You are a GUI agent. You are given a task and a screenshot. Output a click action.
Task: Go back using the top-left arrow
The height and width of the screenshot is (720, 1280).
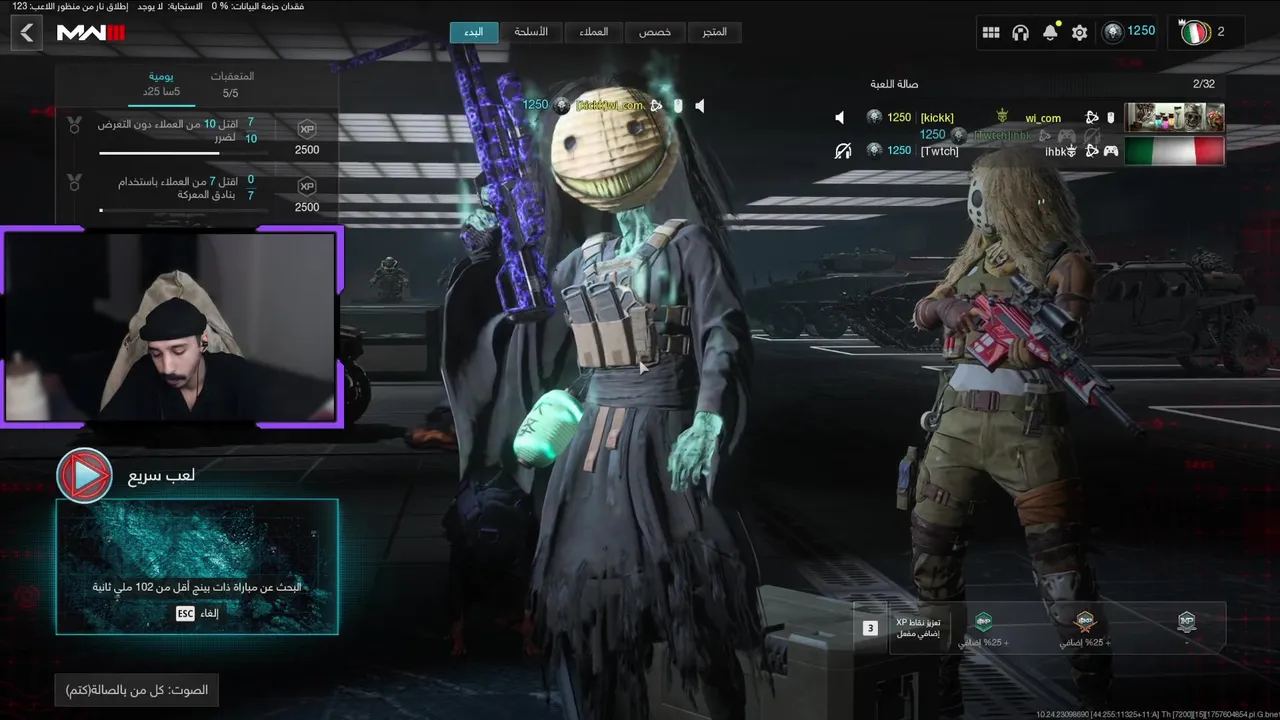click(27, 33)
